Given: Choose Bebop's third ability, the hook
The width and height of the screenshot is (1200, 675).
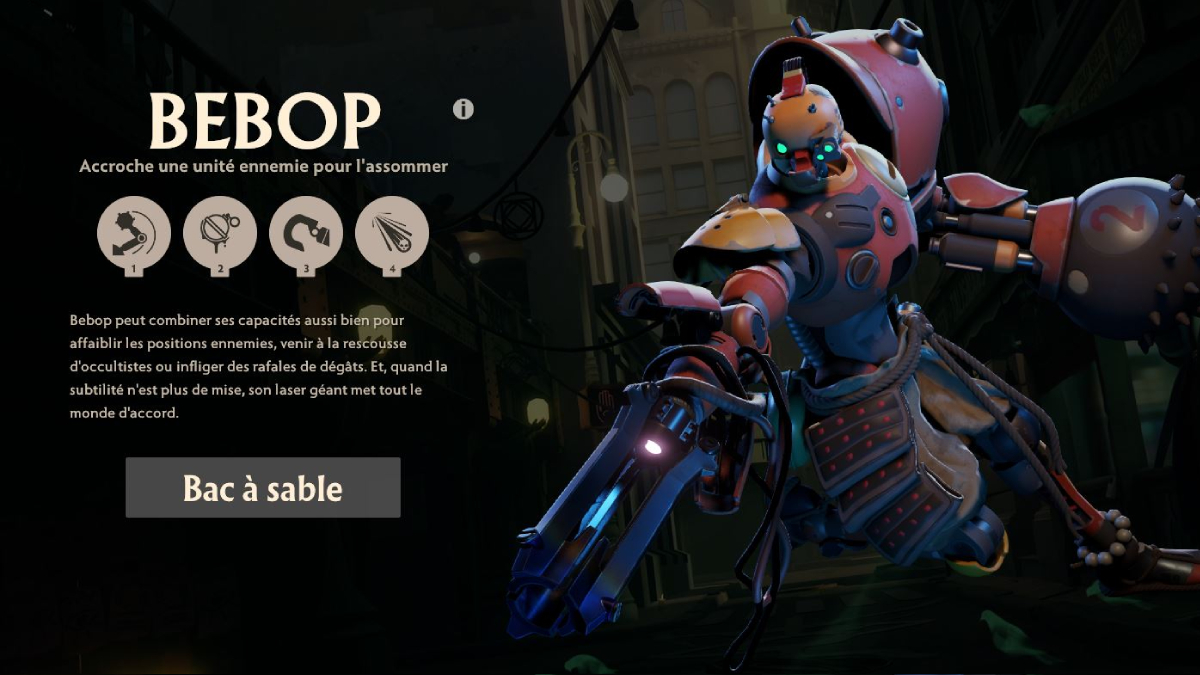Looking at the screenshot, I should 306,233.
